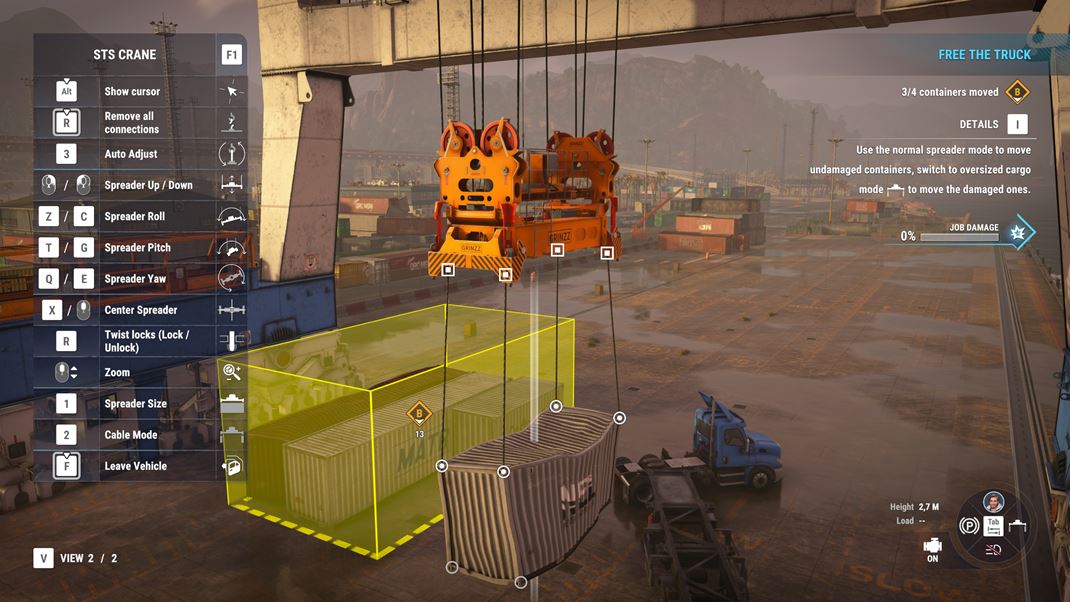This screenshot has height=602, width=1070.
Task: Select the spreader icon in the radial wheel
Action: 1019,526
